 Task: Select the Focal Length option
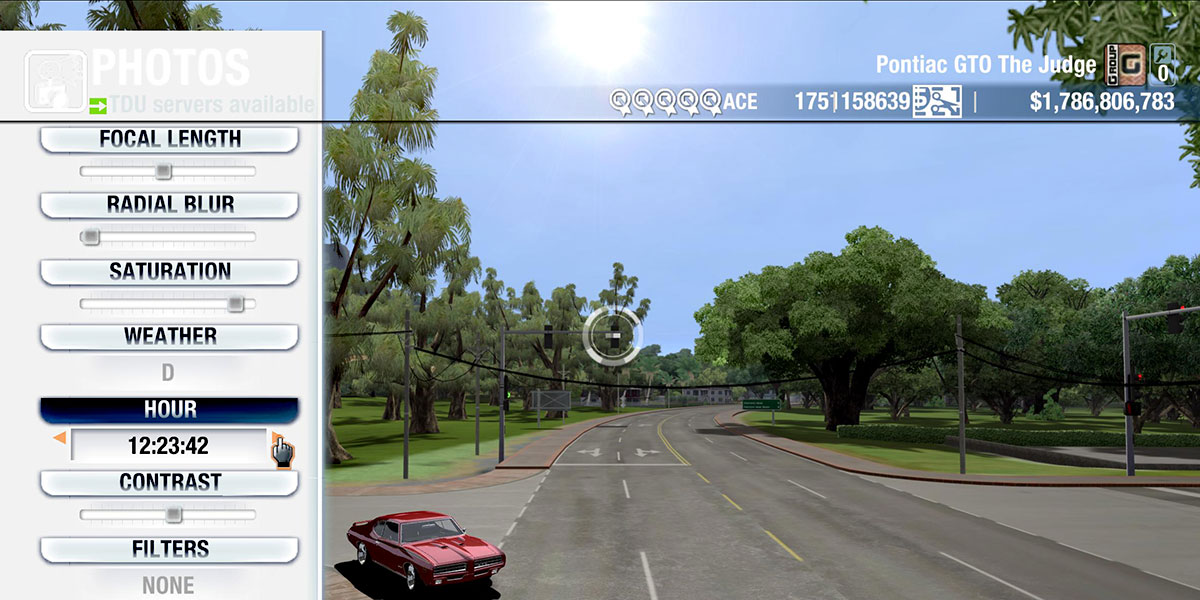coord(169,140)
